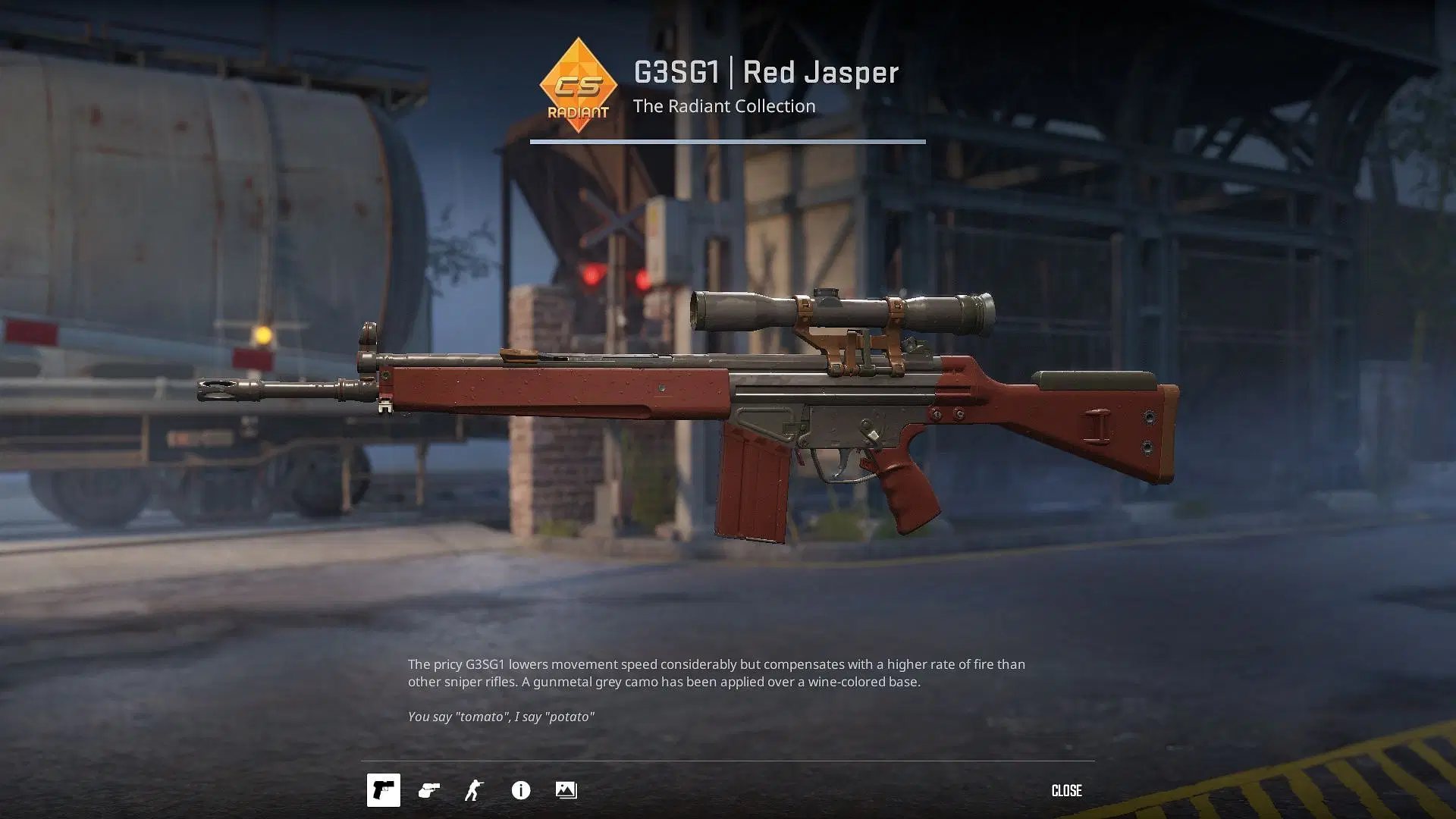Show the weapon on the character model
The width and height of the screenshot is (1456, 819).
pos(475,790)
